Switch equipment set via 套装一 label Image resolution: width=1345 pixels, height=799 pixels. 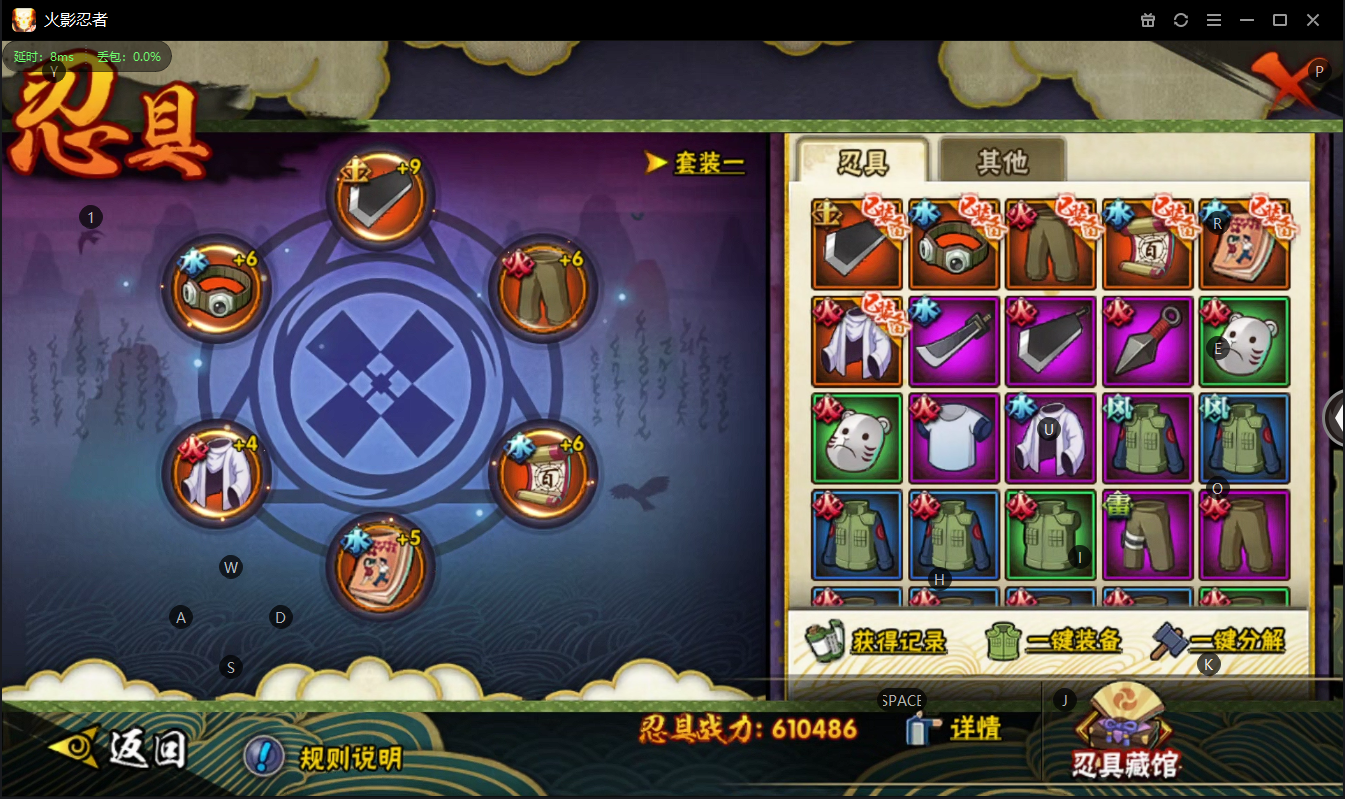pos(697,162)
